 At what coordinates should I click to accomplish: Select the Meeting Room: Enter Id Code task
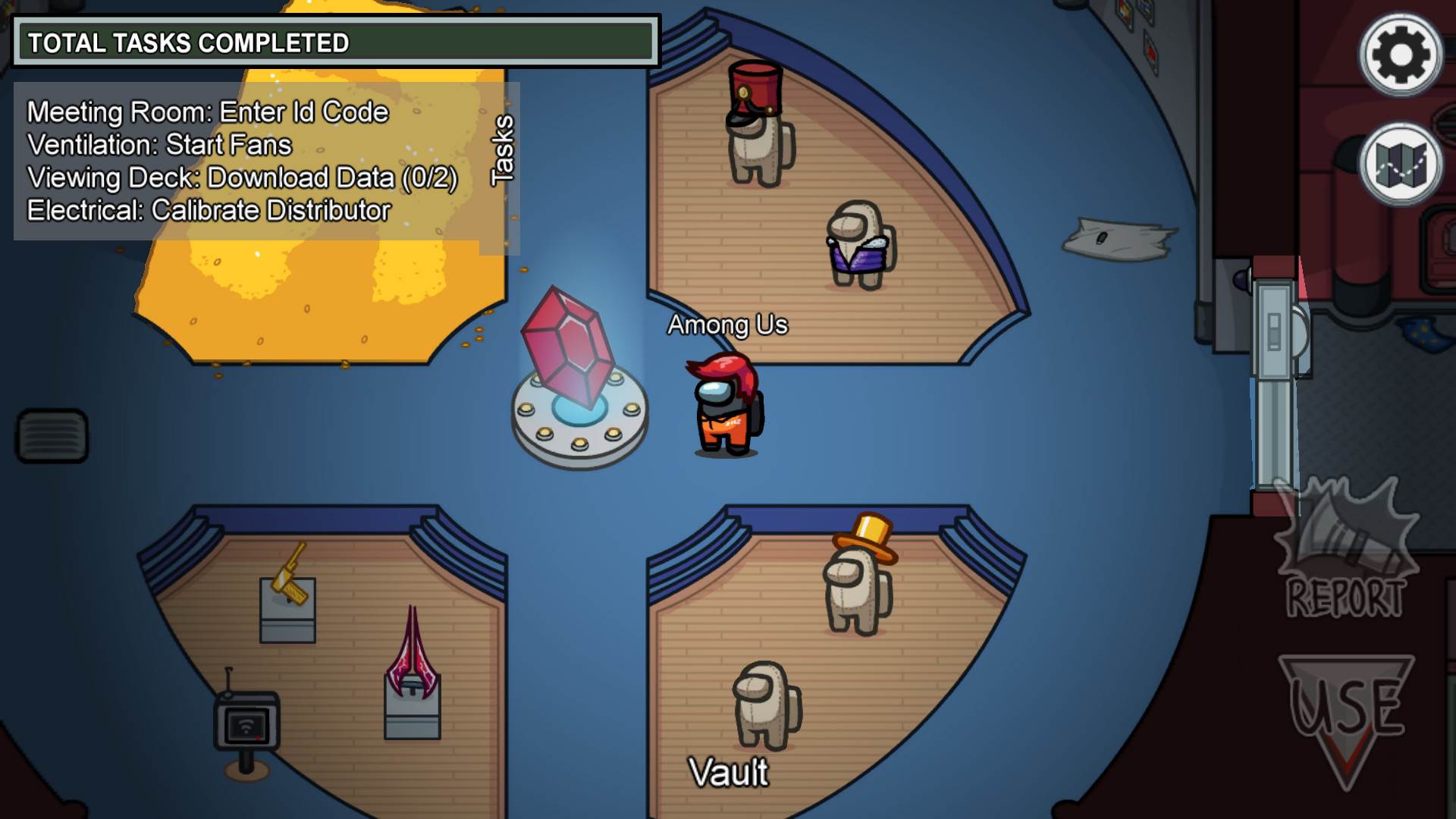point(207,111)
